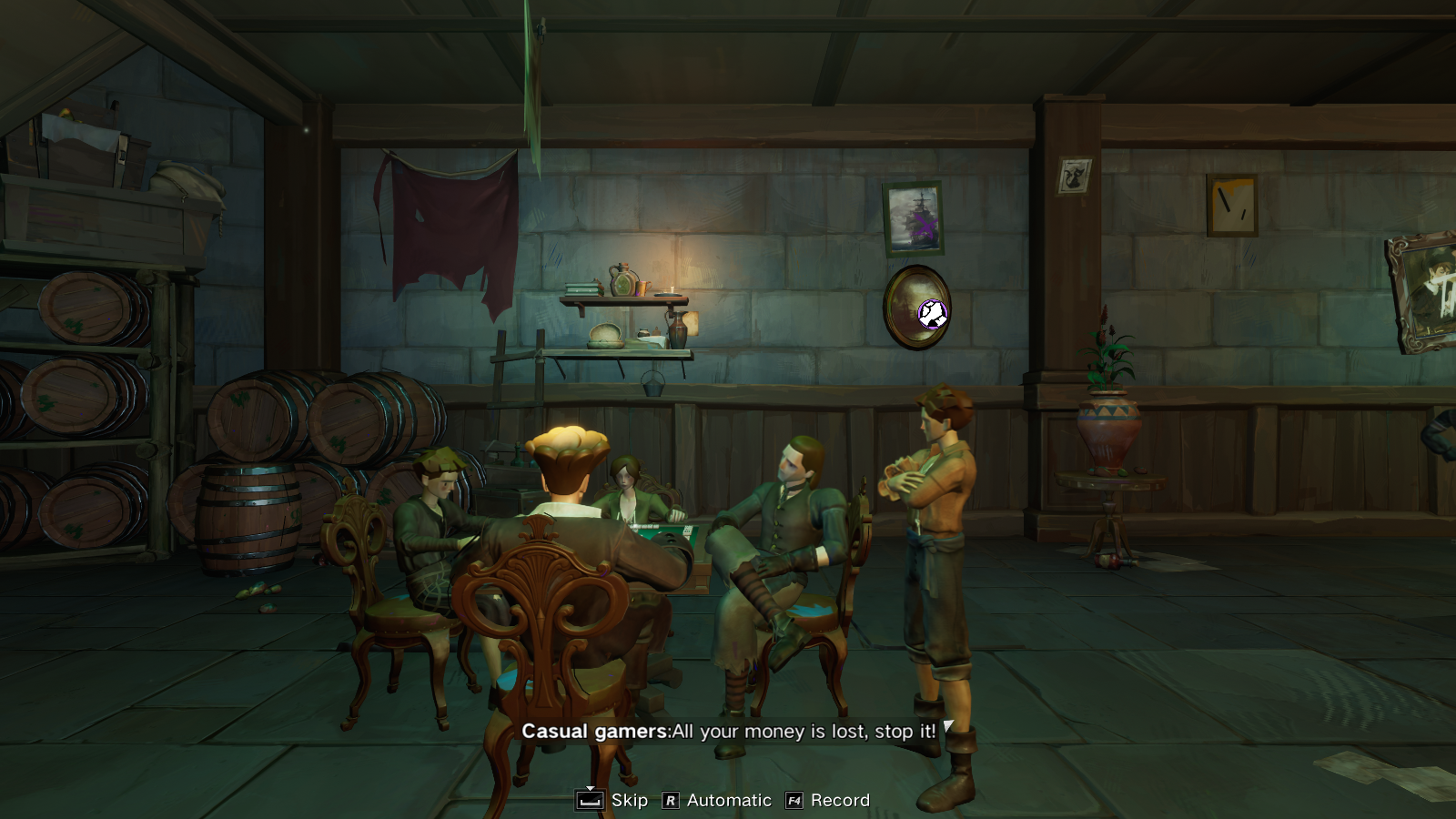Select the round marker on the oval painting

(932, 314)
